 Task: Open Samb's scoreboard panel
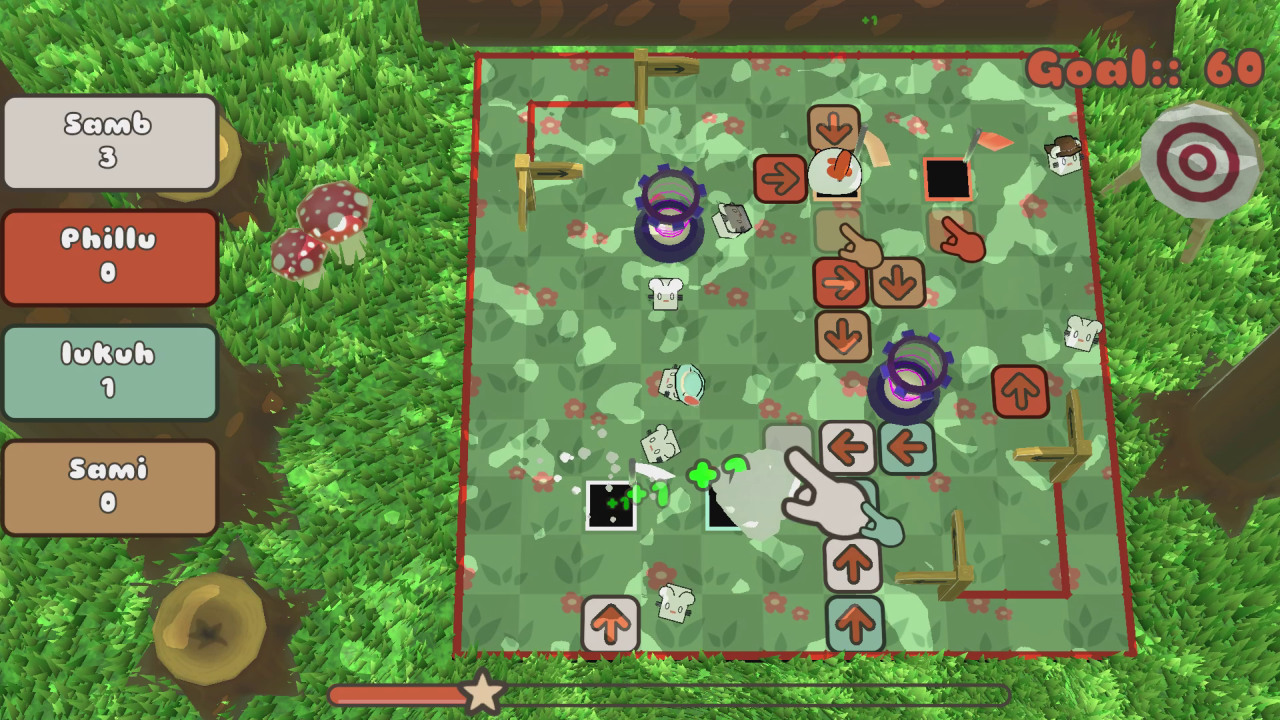(110, 140)
